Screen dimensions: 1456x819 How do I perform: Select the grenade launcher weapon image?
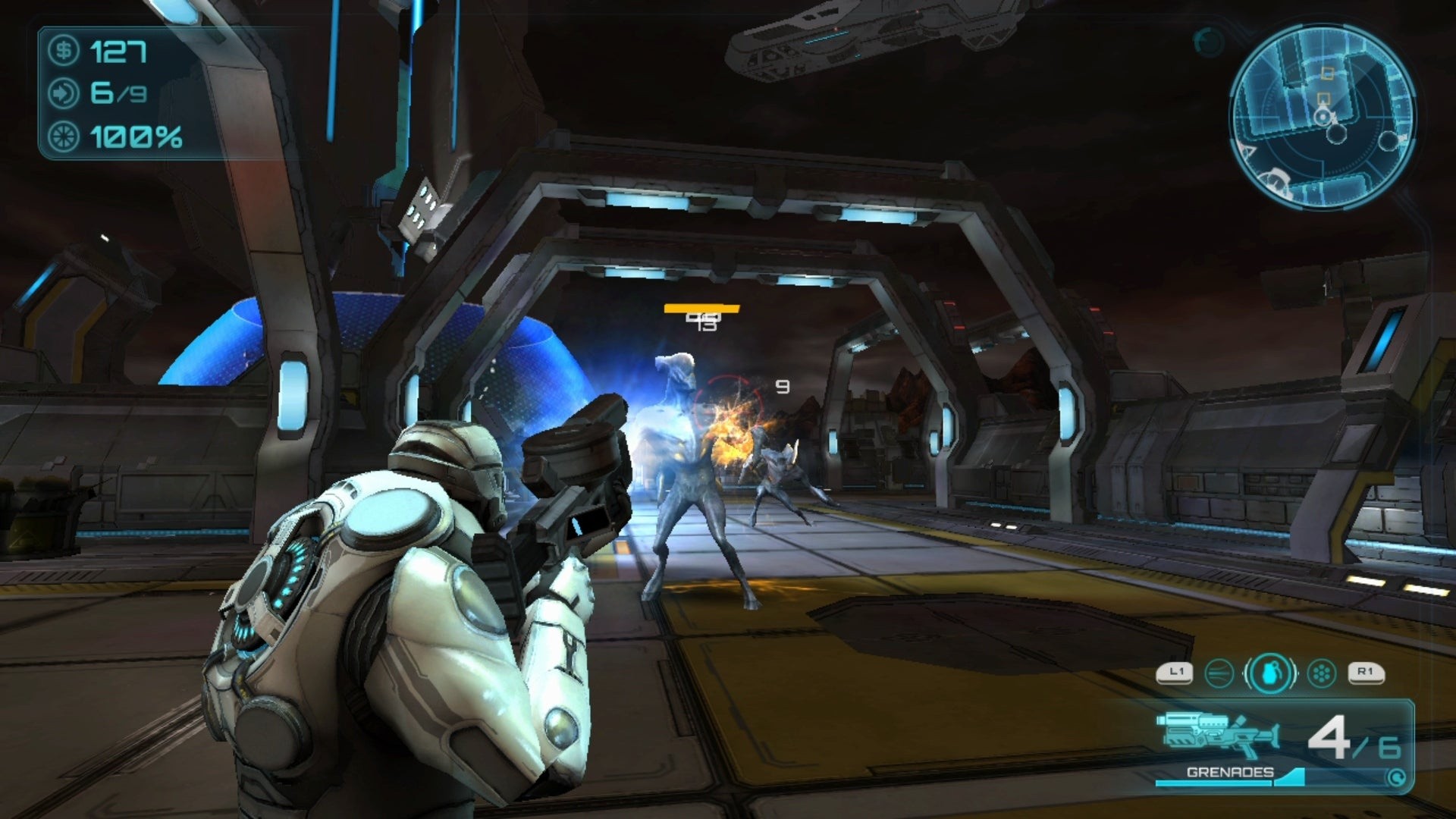1217,736
